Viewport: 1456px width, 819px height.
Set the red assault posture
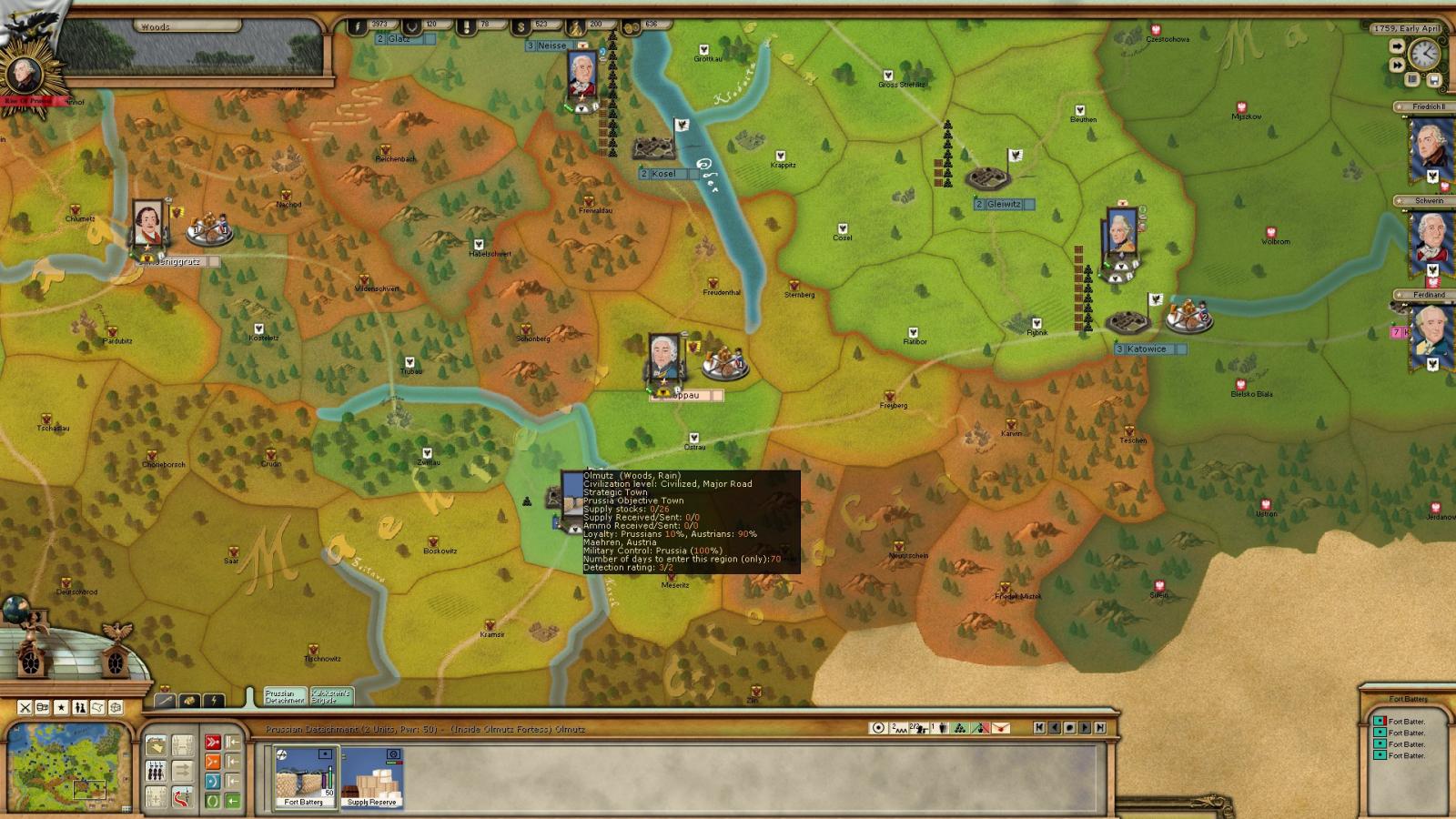pyautogui.click(x=212, y=743)
